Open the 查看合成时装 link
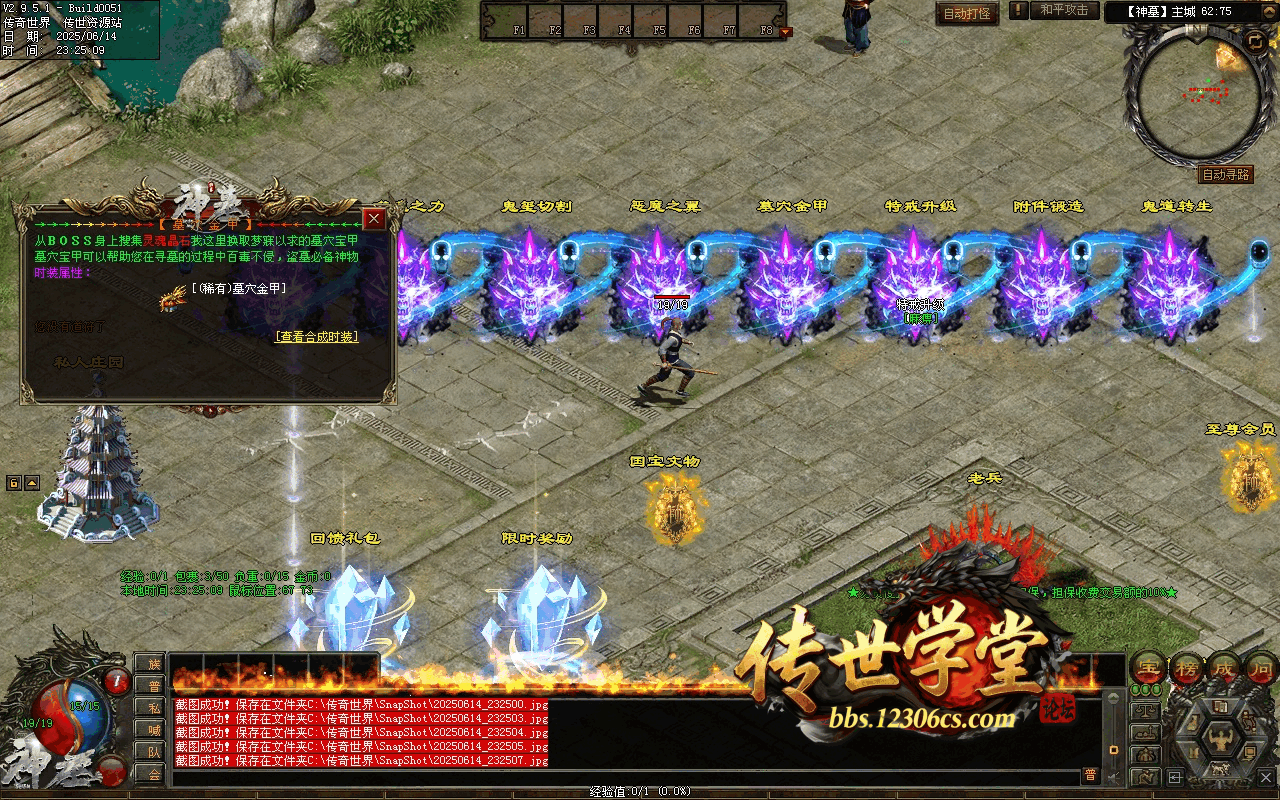The width and height of the screenshot is (1280, 800). (317, 337)
